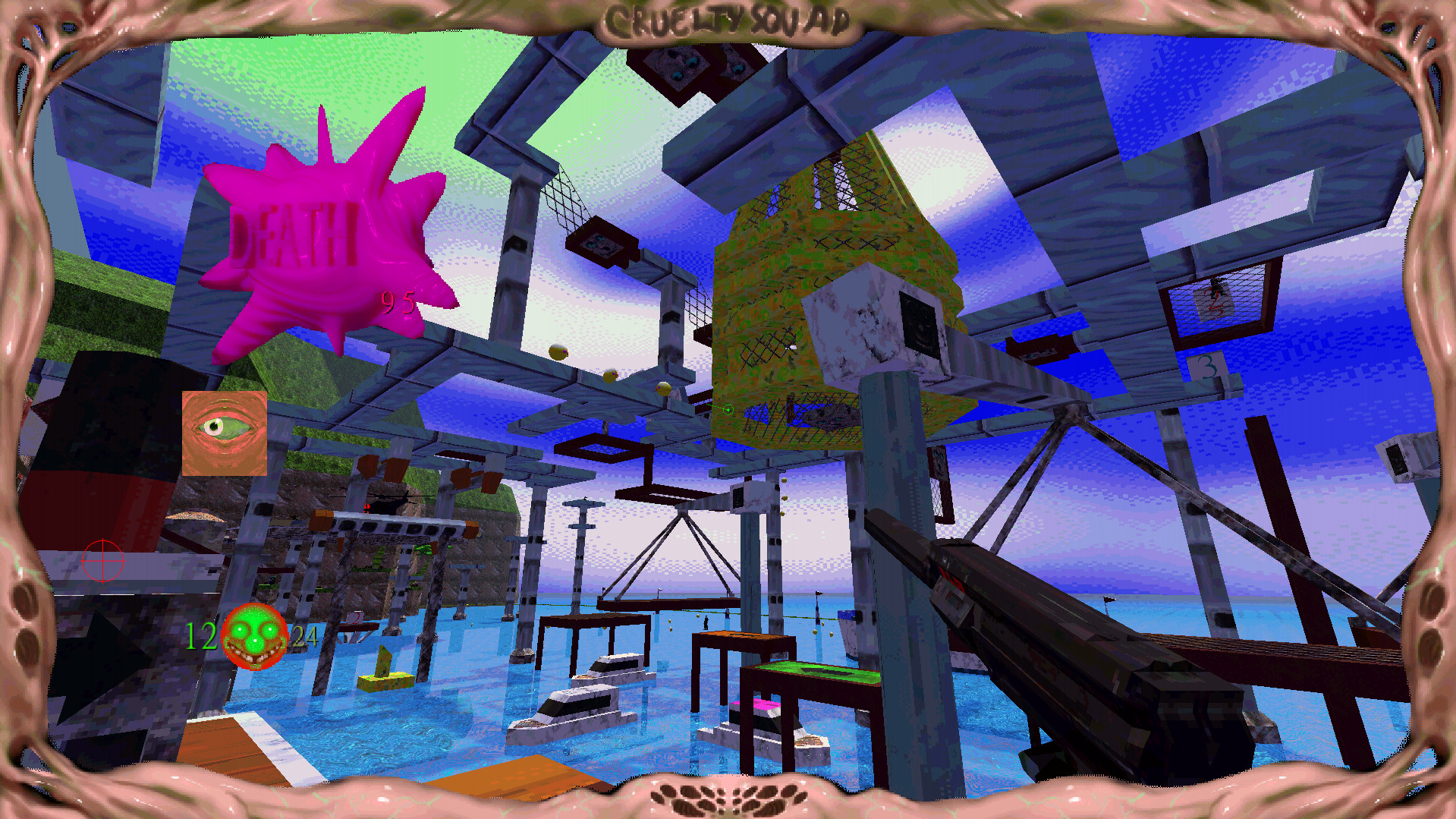
Task: Click the green target dot near the cage
Action: point(728,410)
